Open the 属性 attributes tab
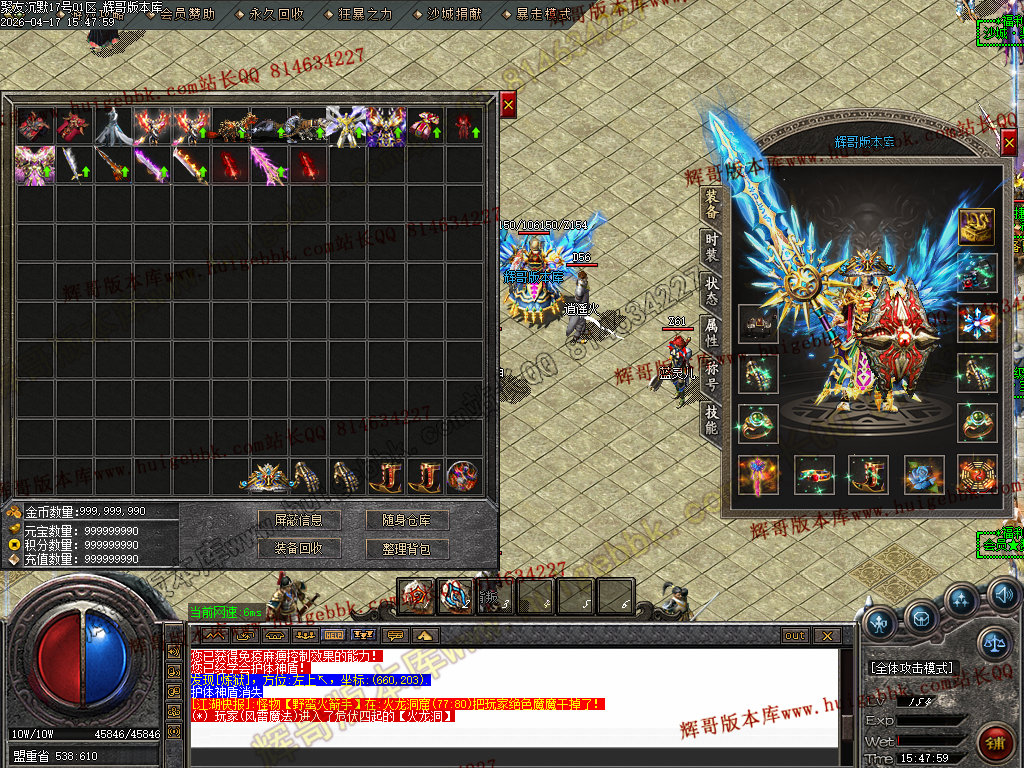Viewport: 1024px width, 768px height. [x=711, y=333]
